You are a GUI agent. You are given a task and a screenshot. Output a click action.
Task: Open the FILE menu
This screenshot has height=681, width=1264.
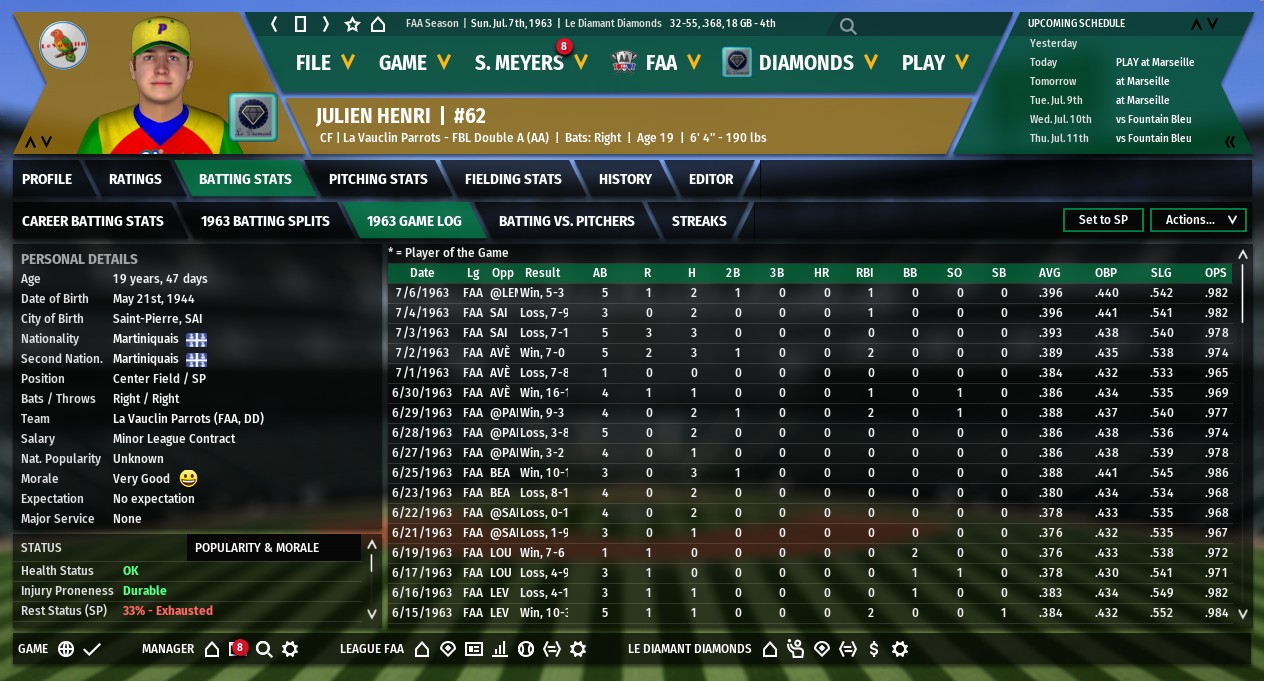[325, 62]
